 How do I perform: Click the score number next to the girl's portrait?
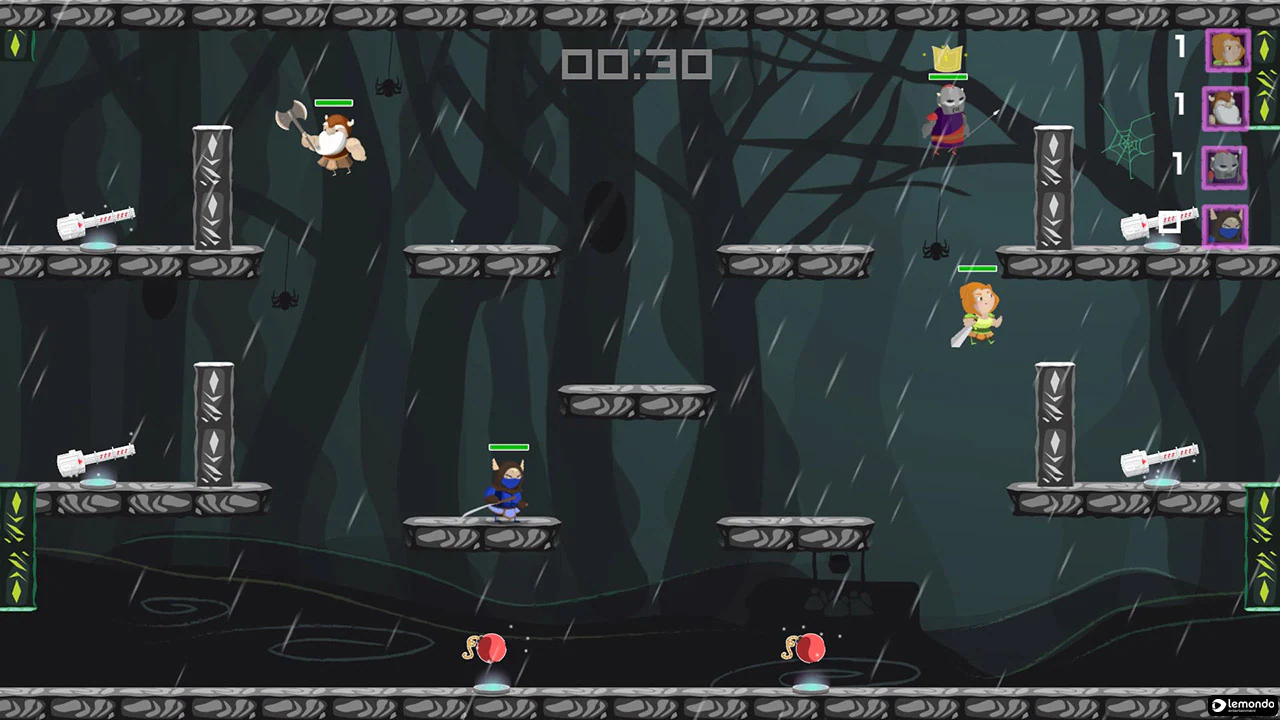pos(1181,47)
